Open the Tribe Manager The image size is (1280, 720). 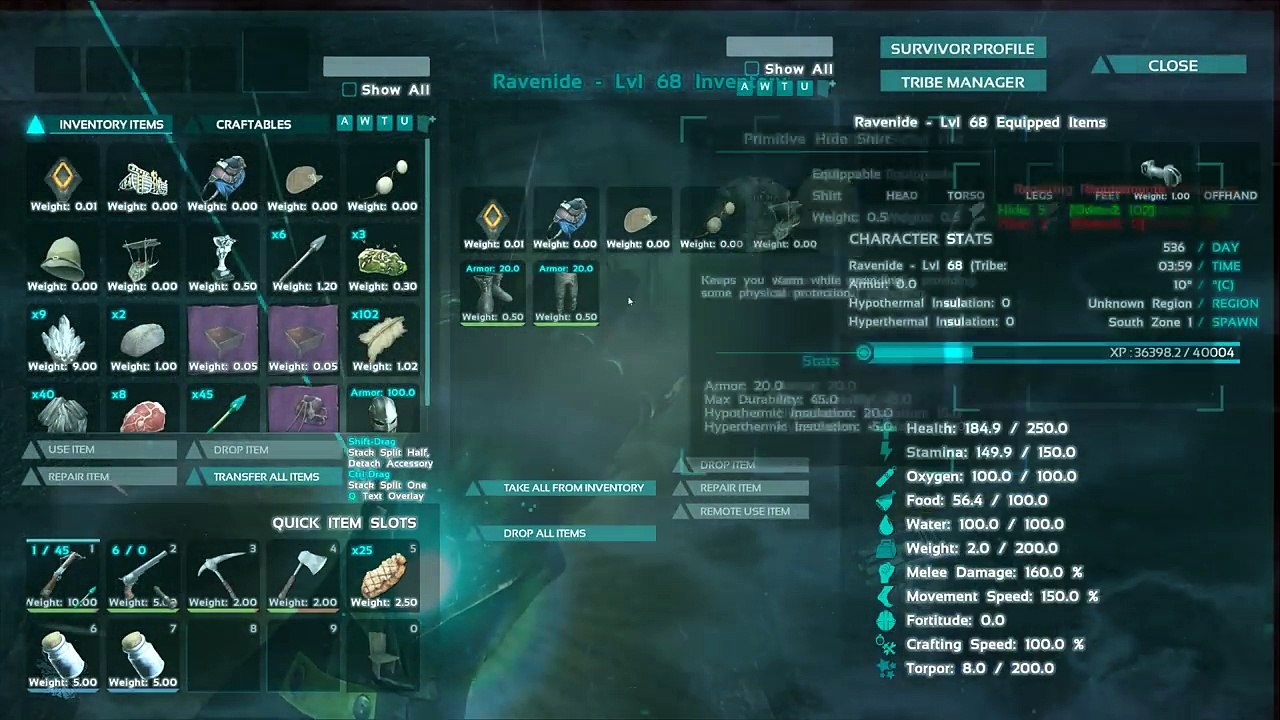pos(962,82)
